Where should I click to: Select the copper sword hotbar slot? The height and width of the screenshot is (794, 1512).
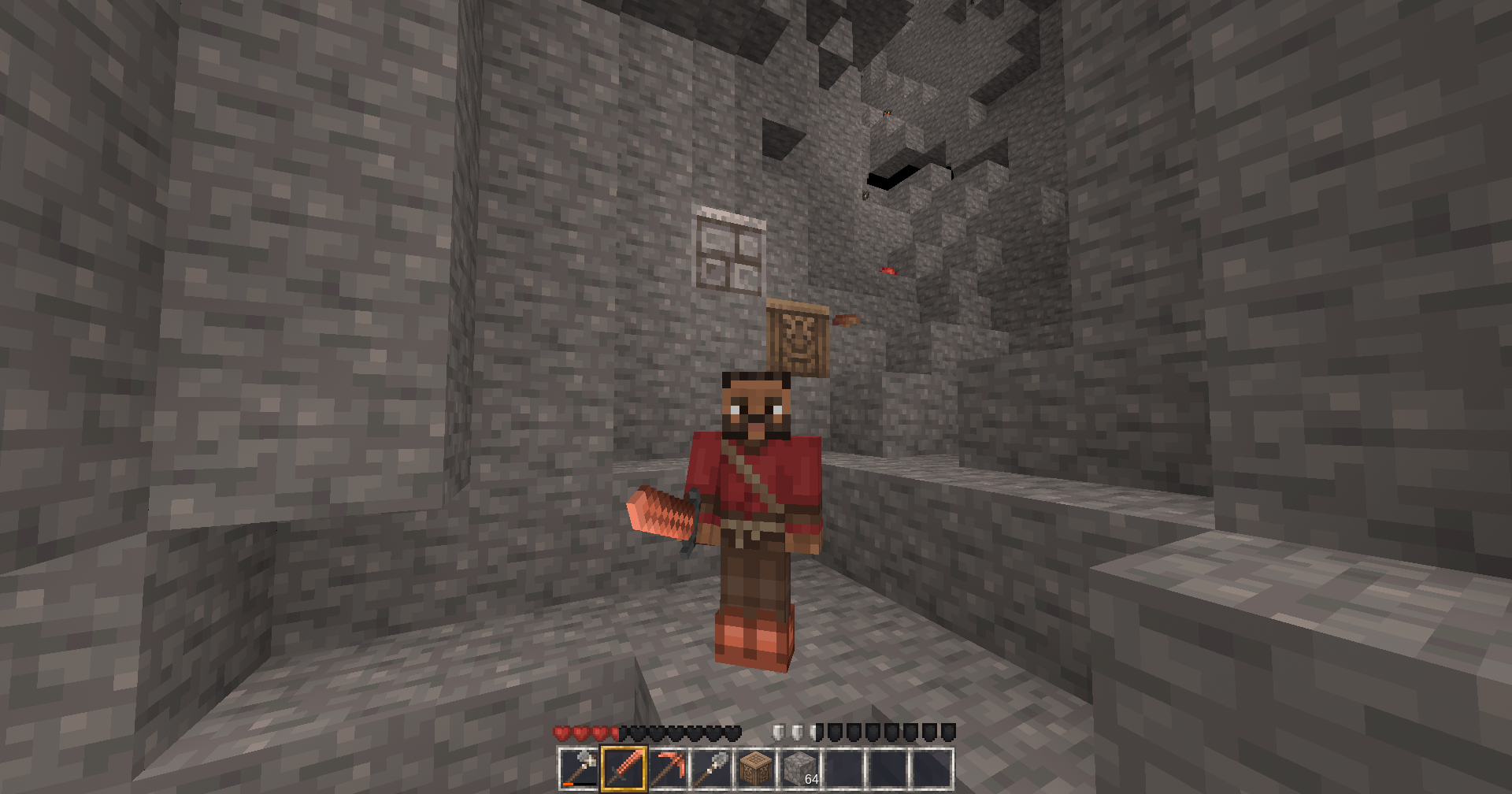pyautogui.click(x=624, y=768)
